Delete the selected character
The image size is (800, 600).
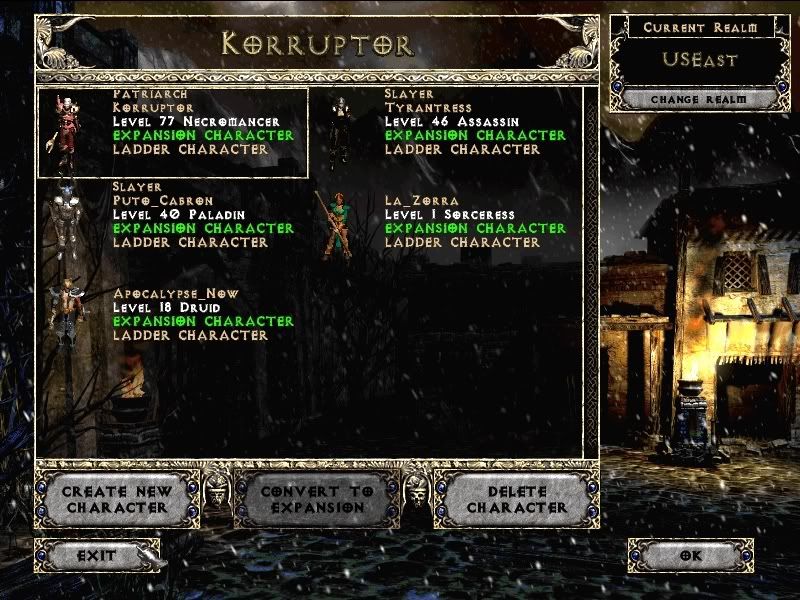[x=517, y=499]
